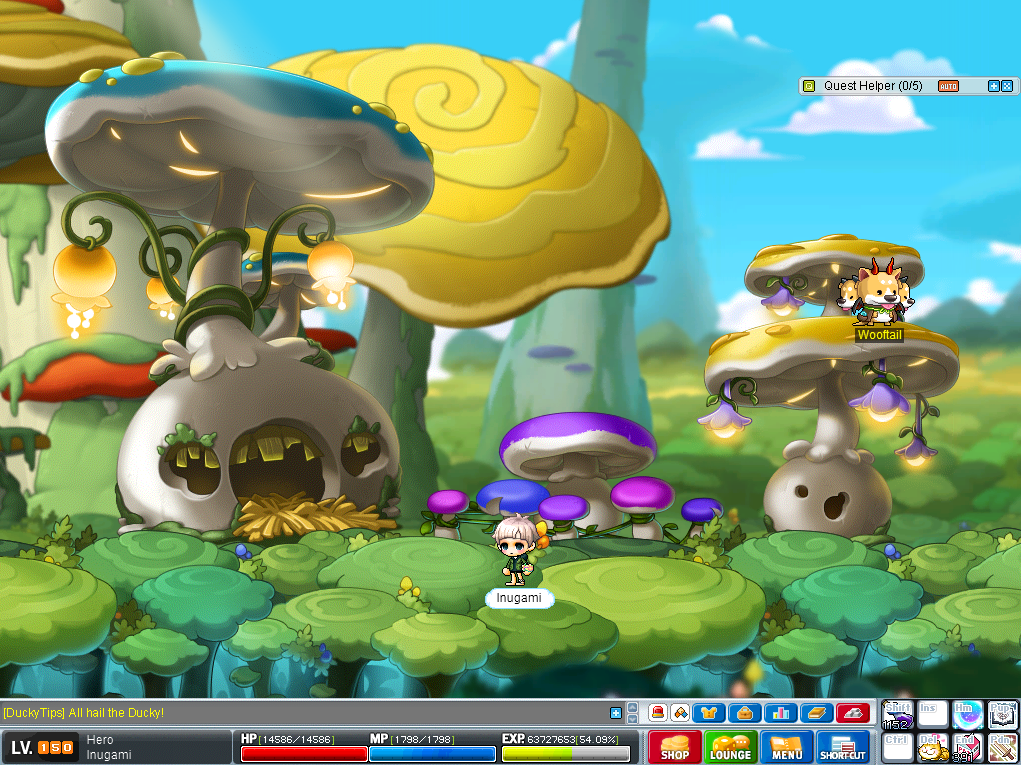The image size is (1021, 765).
Task: Open the equipment shirt icon
Action: tap(710, 713)
